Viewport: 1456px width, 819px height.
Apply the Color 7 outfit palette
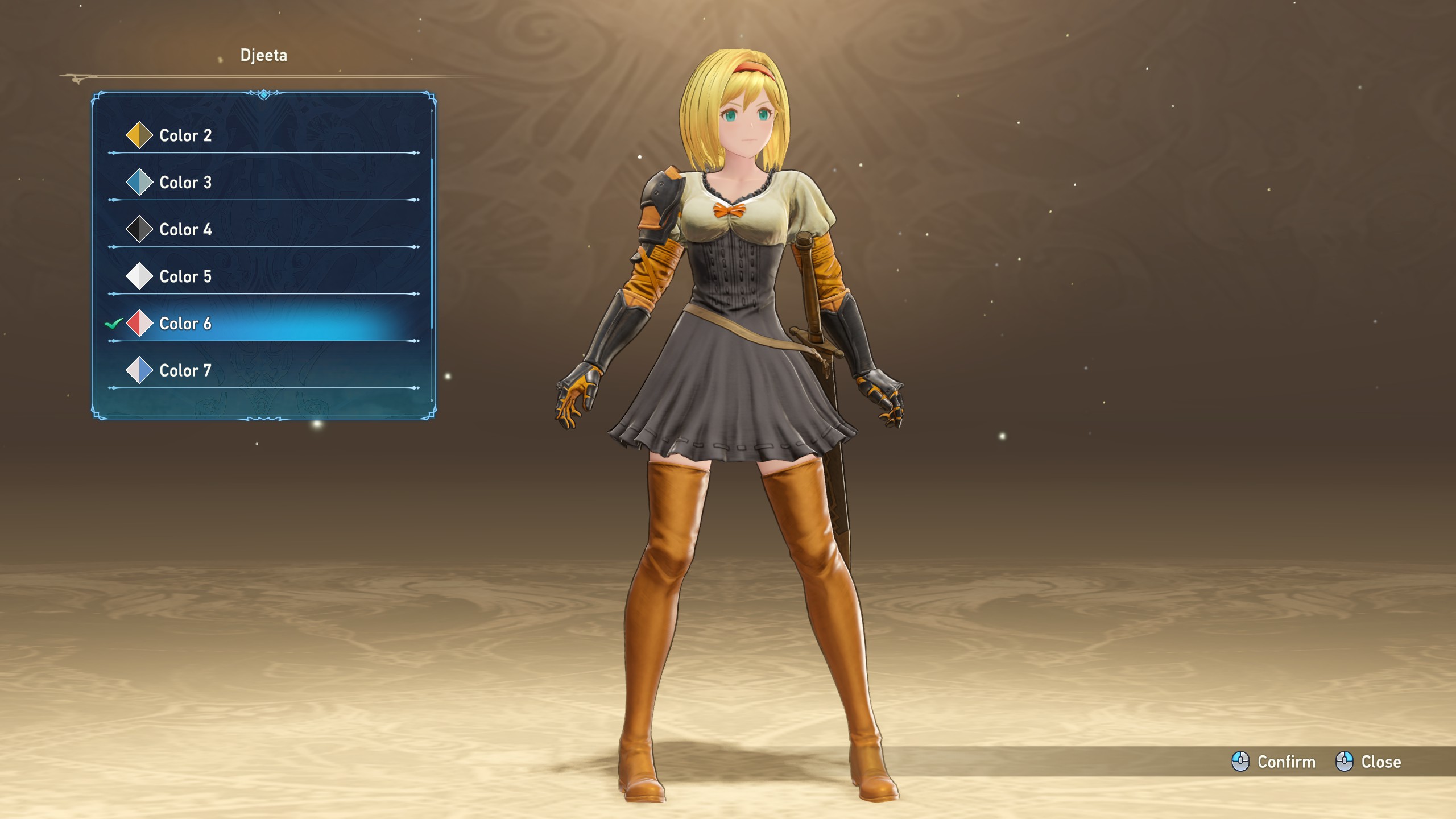(185, 371)
